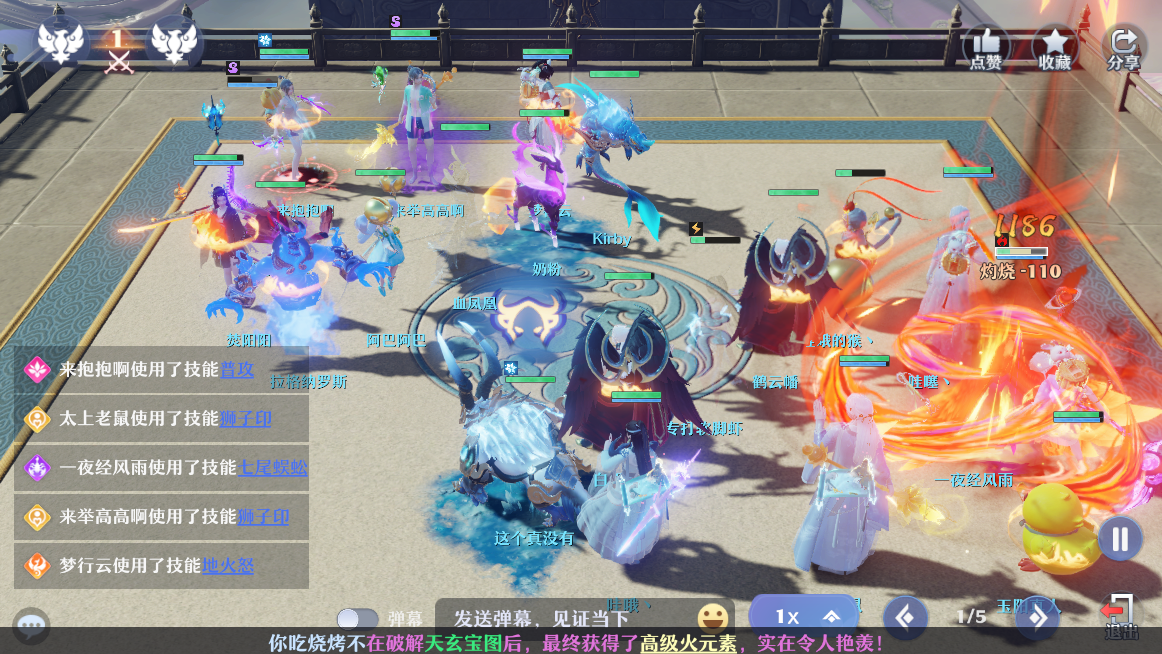Image resolution: width=1162 pixels, height=654 pixels.
Task: Click 太上老鼠's 狮子印 skill link
Action: coord(245,418)
